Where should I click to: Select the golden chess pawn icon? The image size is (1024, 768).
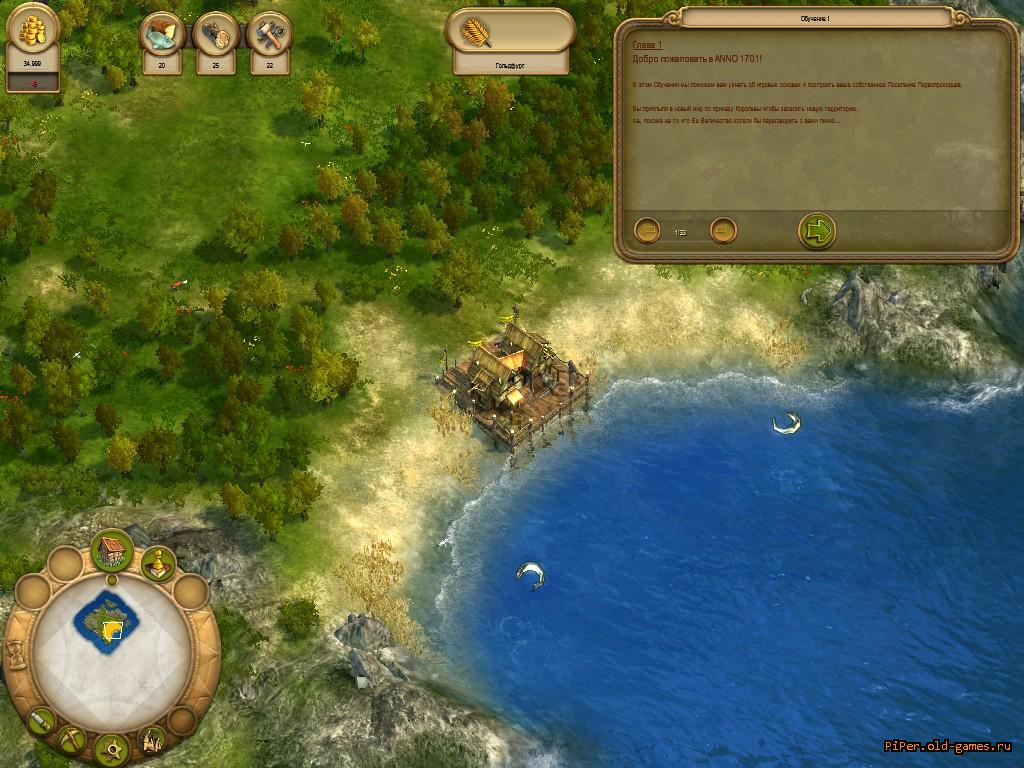pyautogui.click(x=158, y=565)
